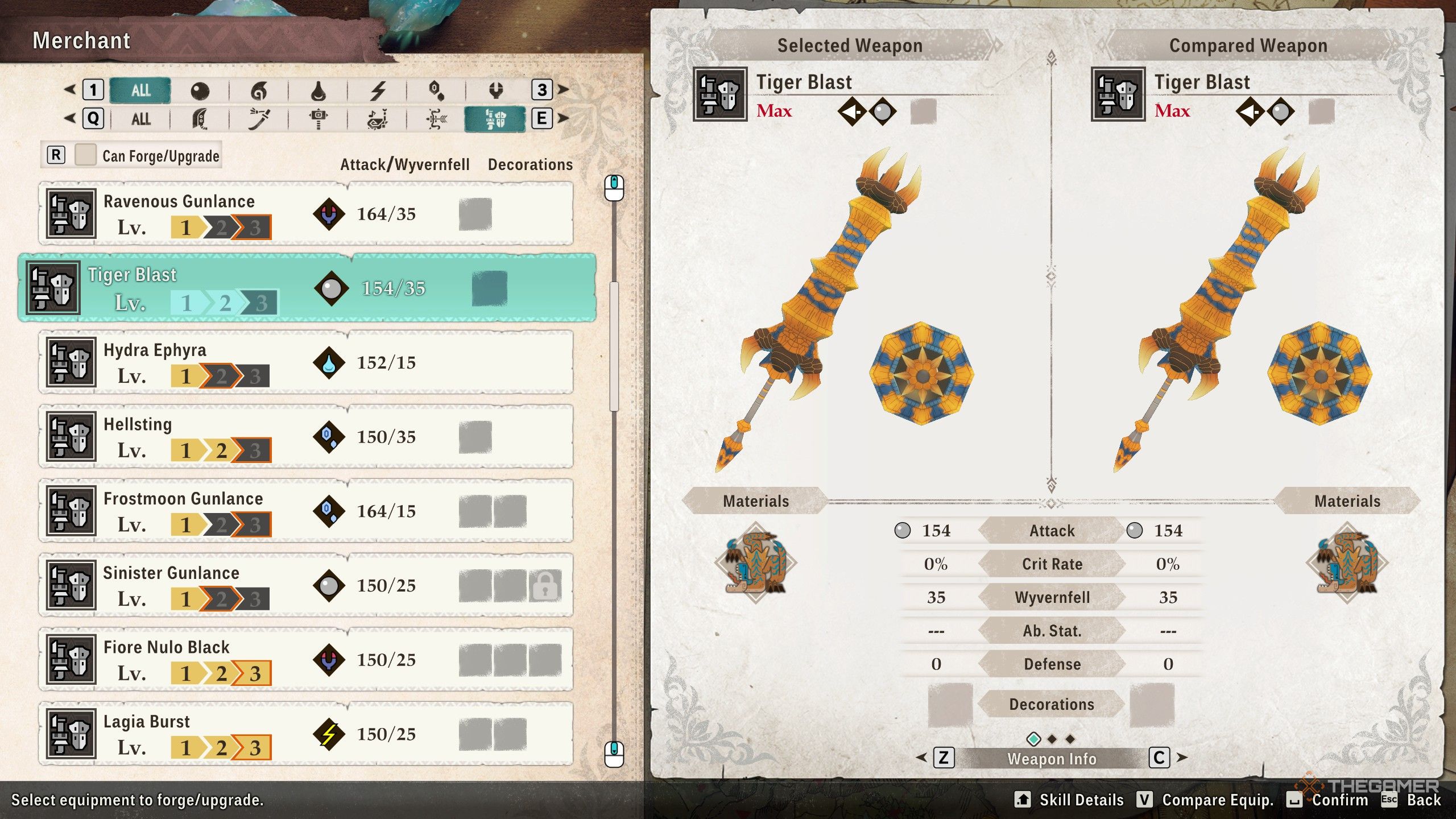Filter by the water droplet element tab

point(318,90)
